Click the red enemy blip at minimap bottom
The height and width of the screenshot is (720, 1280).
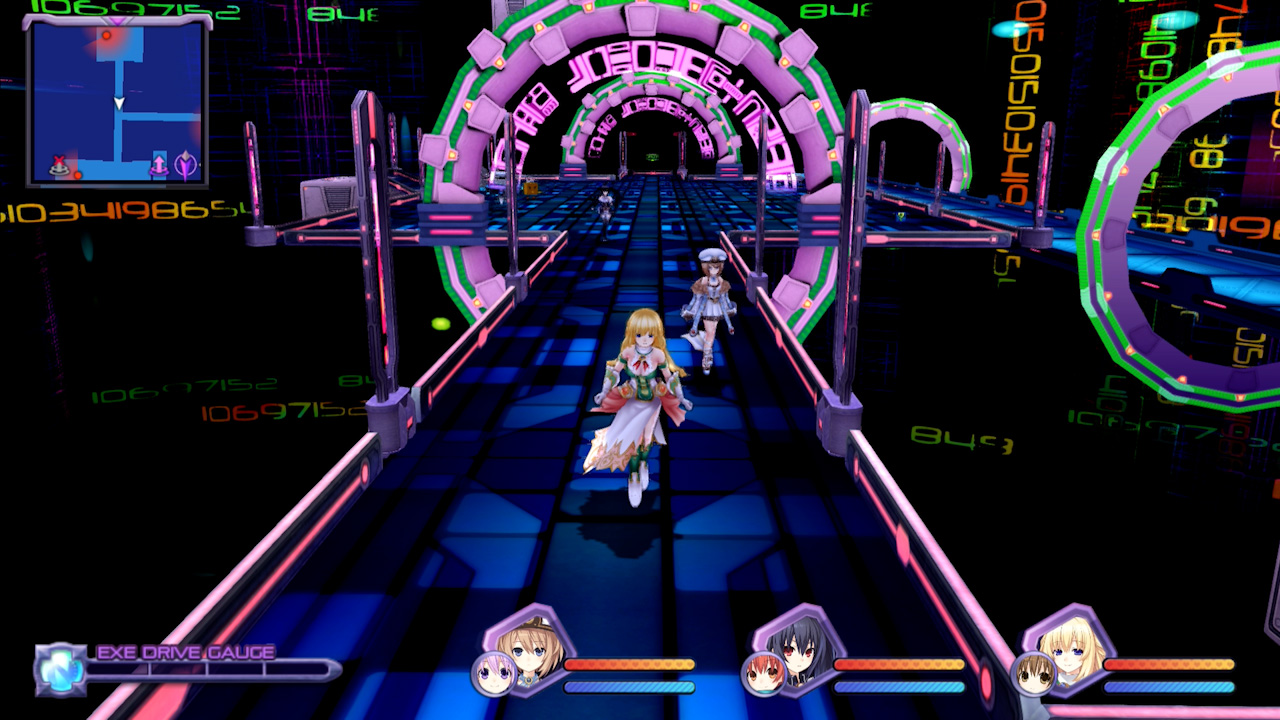coord(78,175)
